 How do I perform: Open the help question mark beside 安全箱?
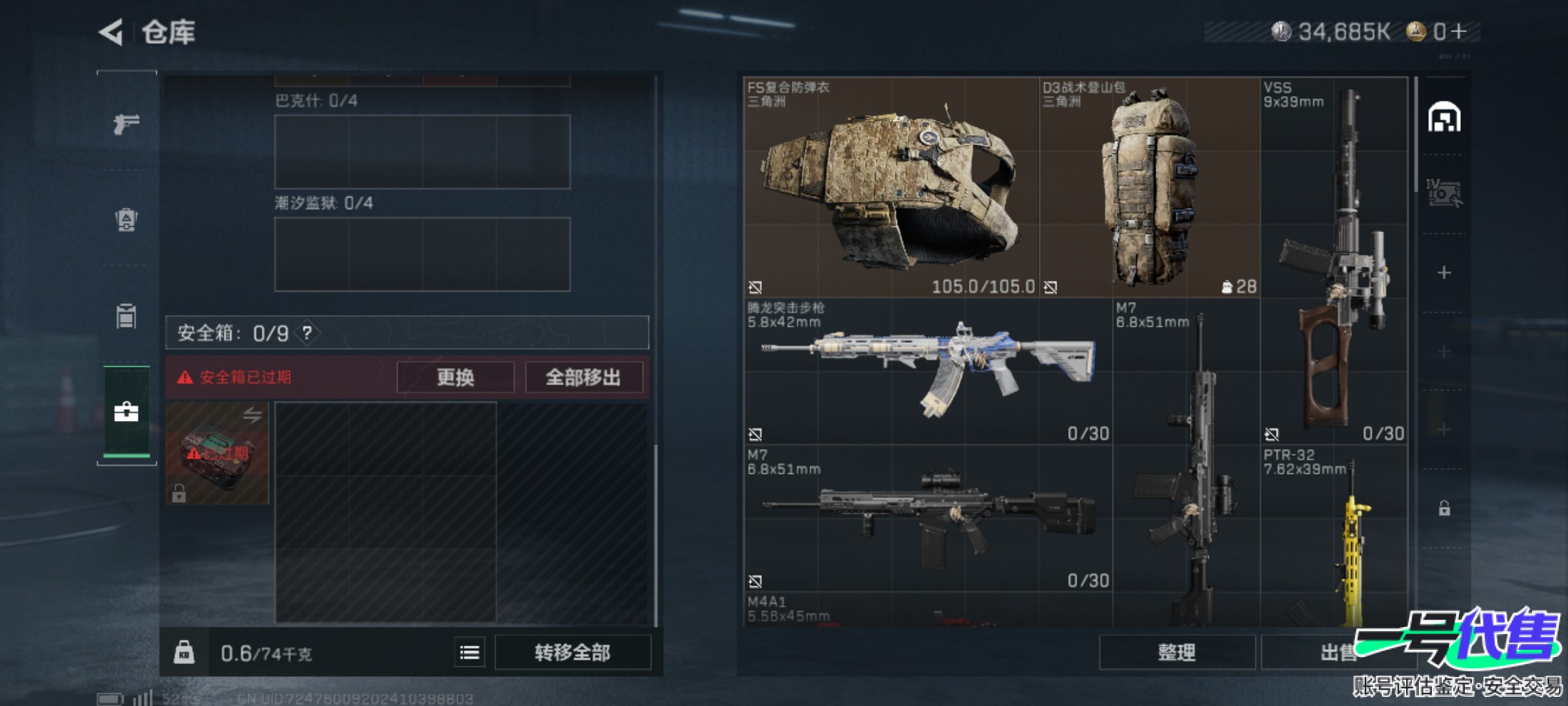pyautogui.click(x=307, y=333)
